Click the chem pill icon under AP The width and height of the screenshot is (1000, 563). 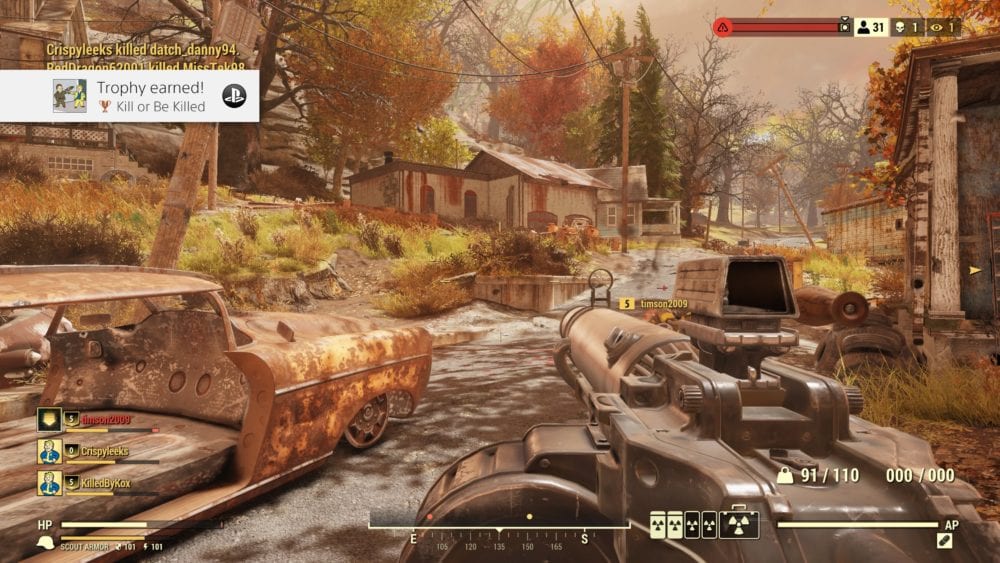[944, 541]
